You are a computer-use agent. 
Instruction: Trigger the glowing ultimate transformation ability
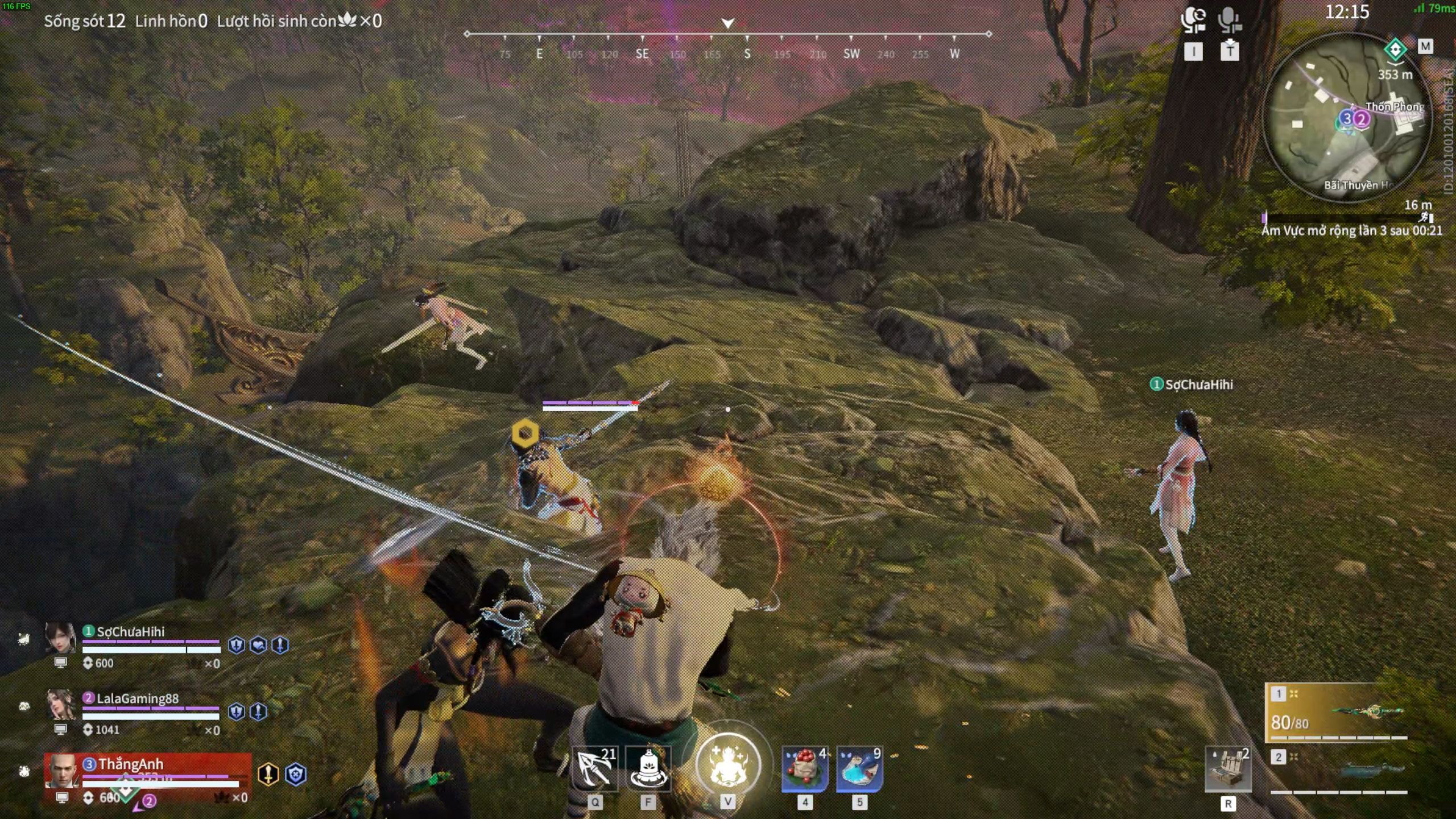coord(727,765)
